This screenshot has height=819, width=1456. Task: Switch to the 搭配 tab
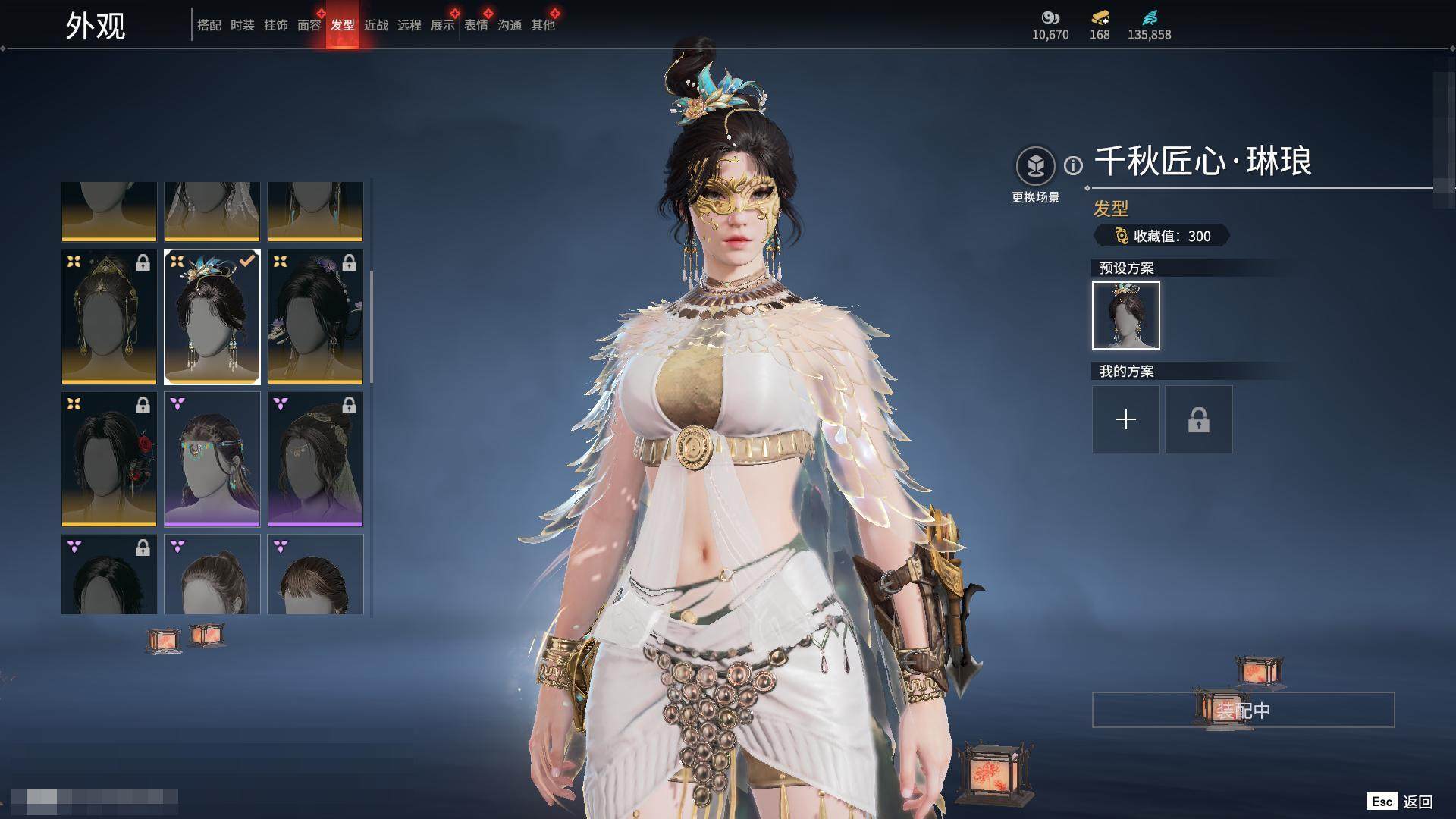click(x=209, y=26)
